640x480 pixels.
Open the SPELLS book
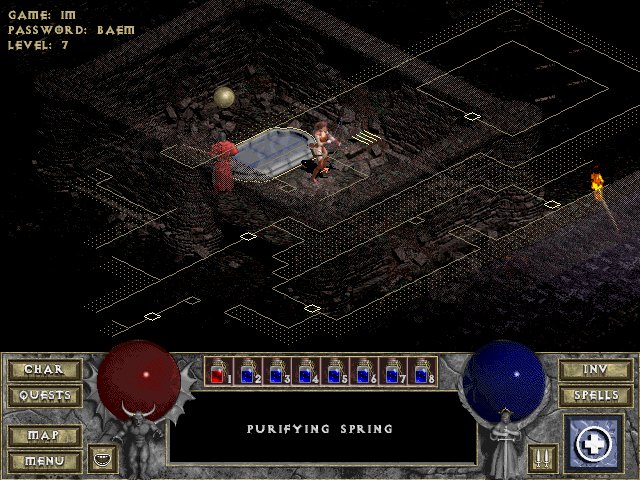[595, 395]
